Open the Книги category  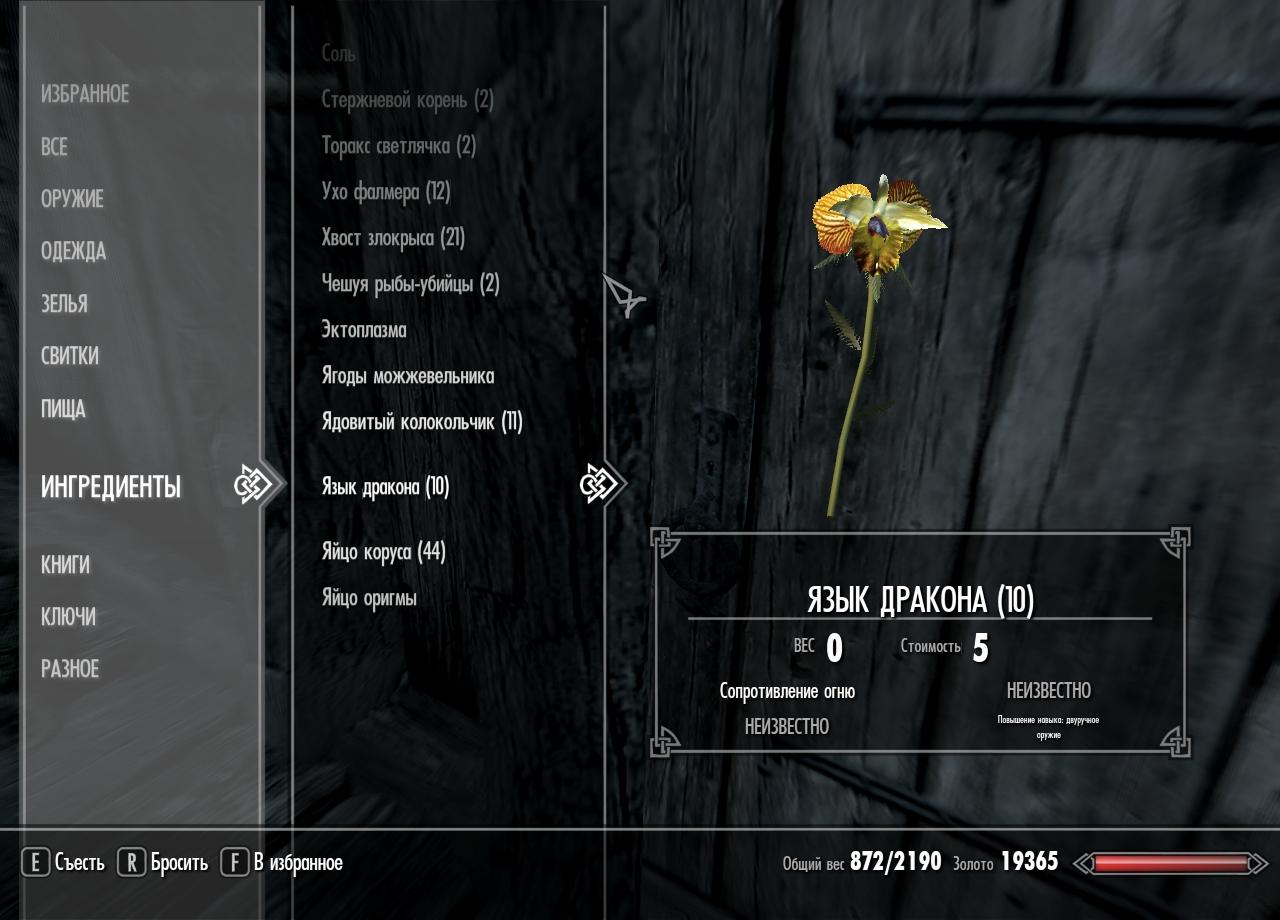[x=65, y=565]
